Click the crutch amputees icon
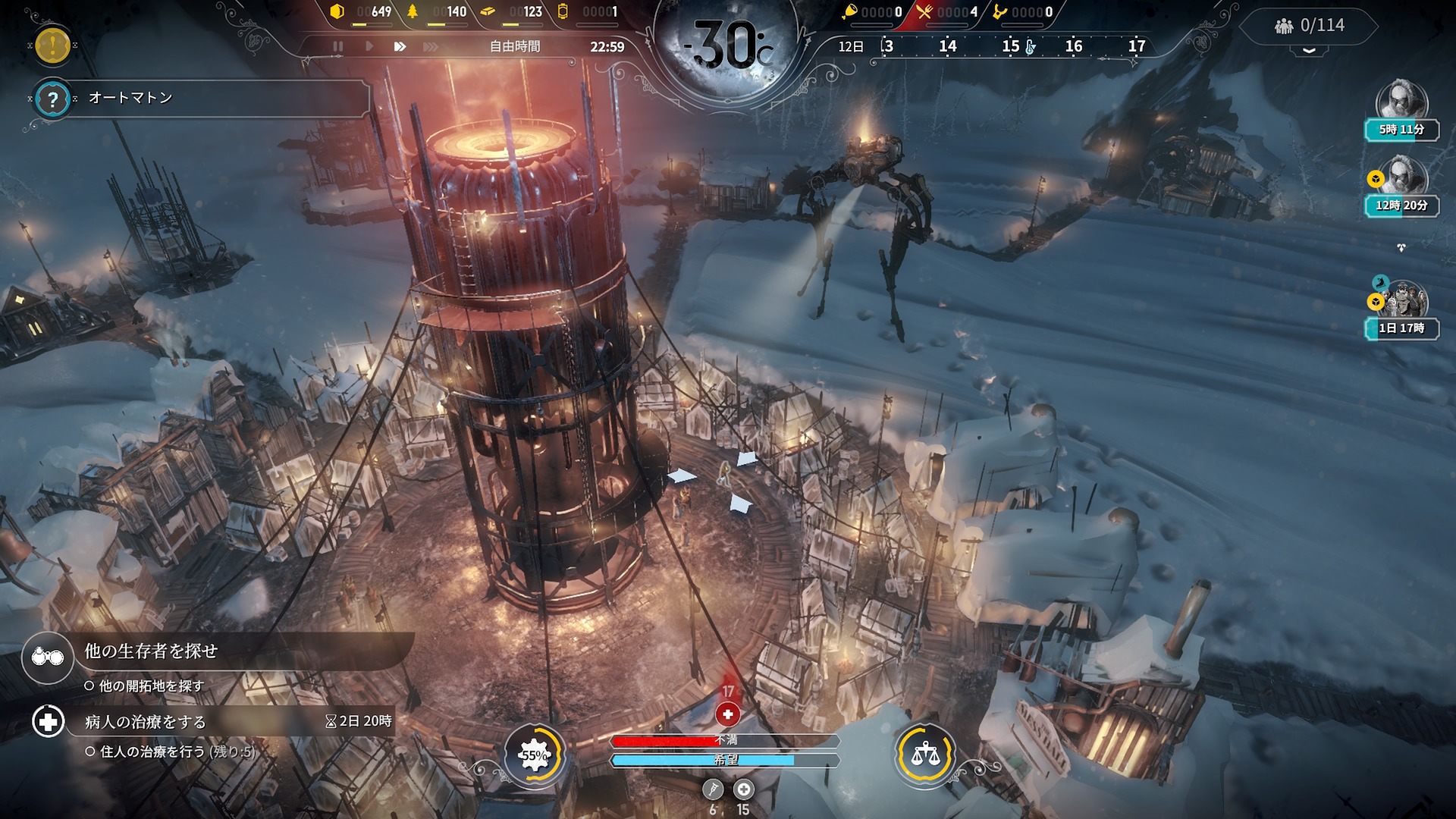1456x819 pixels. [712, 789]
